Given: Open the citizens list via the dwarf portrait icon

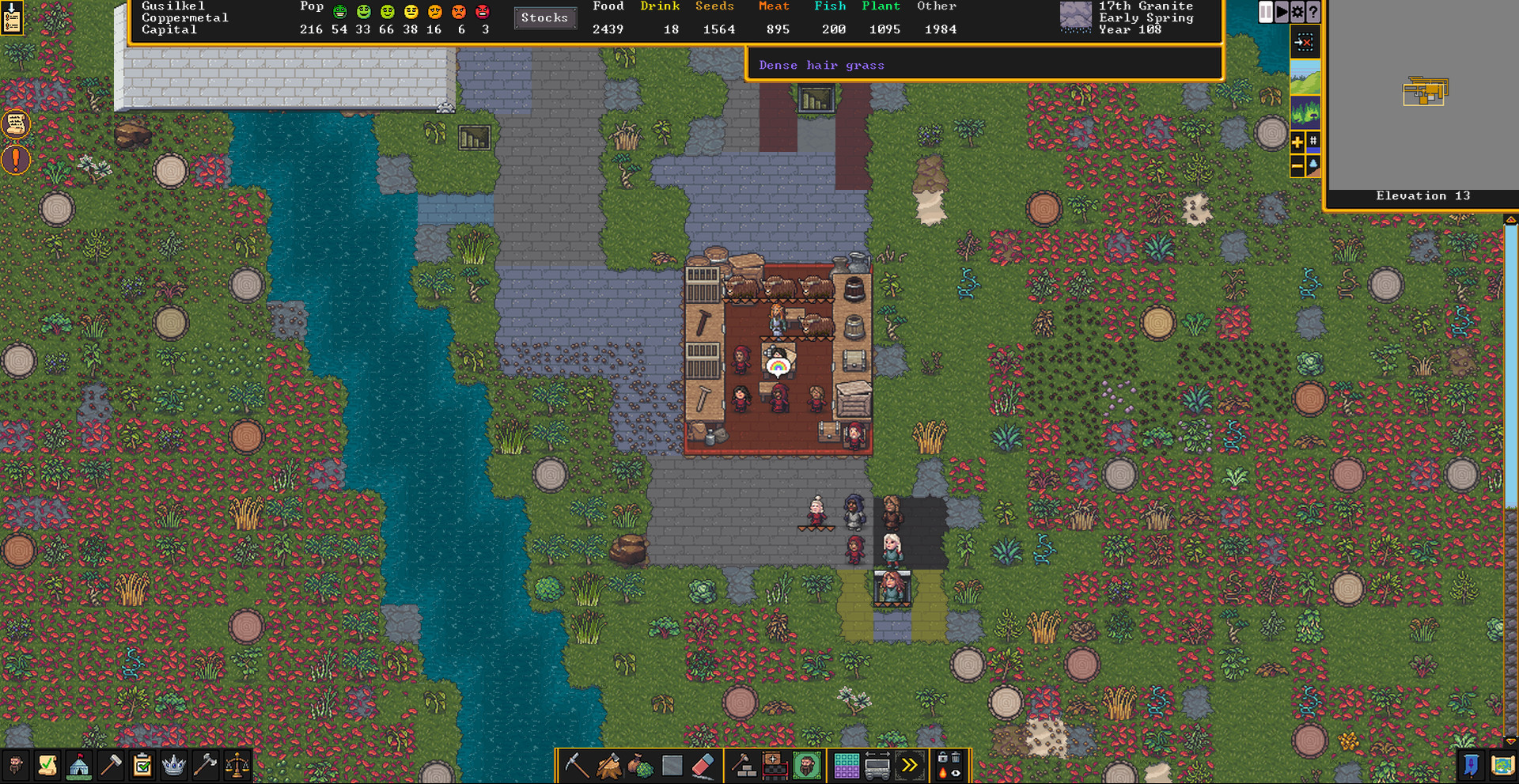Looking at the screenshot, I should point(16,764).
